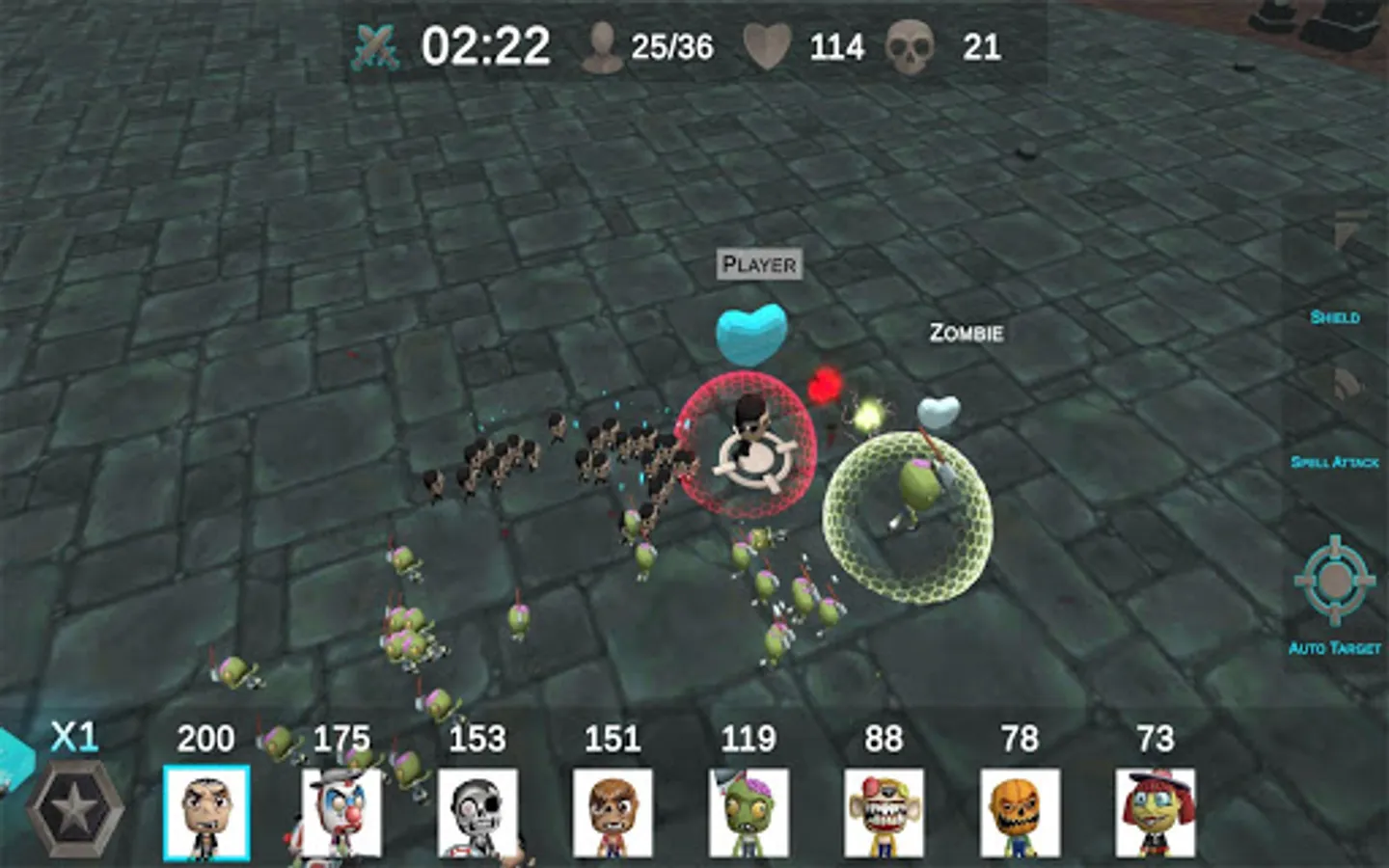Open the top-right corner flag panel
This screenshot has height=868, width=1389.
click(1343, 236)
